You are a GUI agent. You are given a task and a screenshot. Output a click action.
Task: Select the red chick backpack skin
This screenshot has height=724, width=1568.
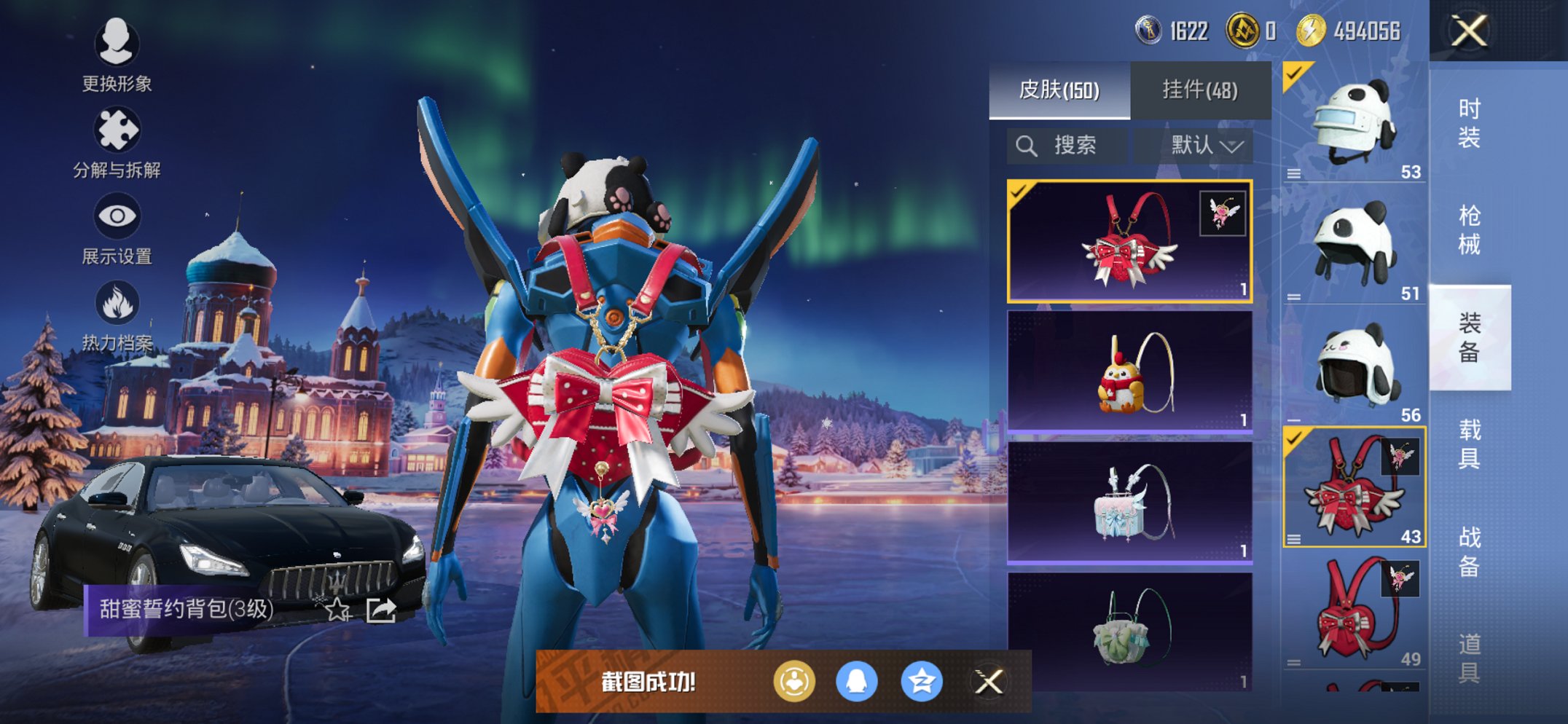(1129, 372)
